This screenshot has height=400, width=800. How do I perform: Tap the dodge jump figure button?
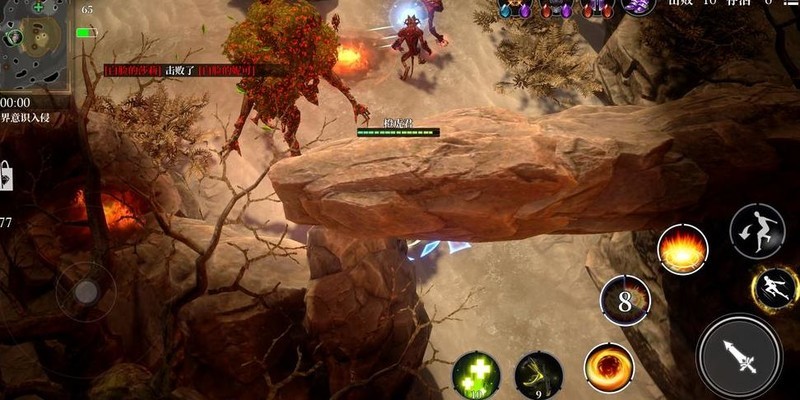click(754, 228)
